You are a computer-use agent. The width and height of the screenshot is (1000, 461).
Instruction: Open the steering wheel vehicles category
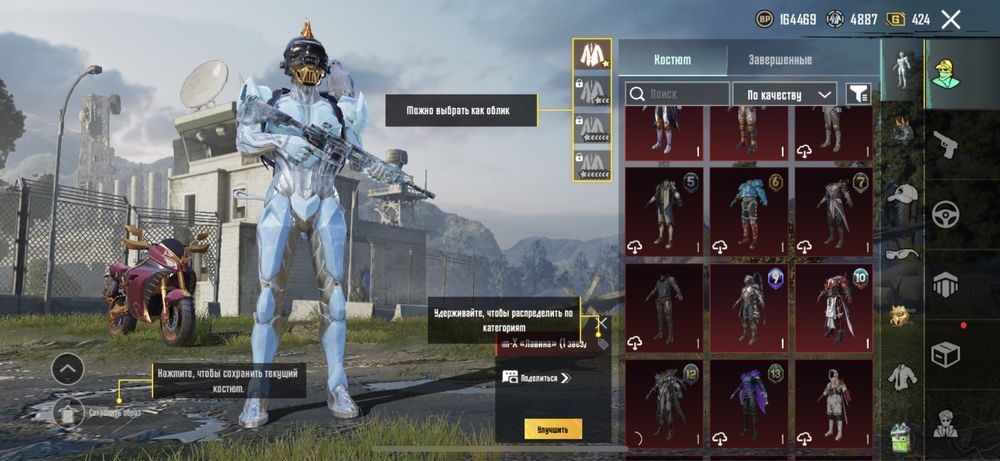coord(945,214)
